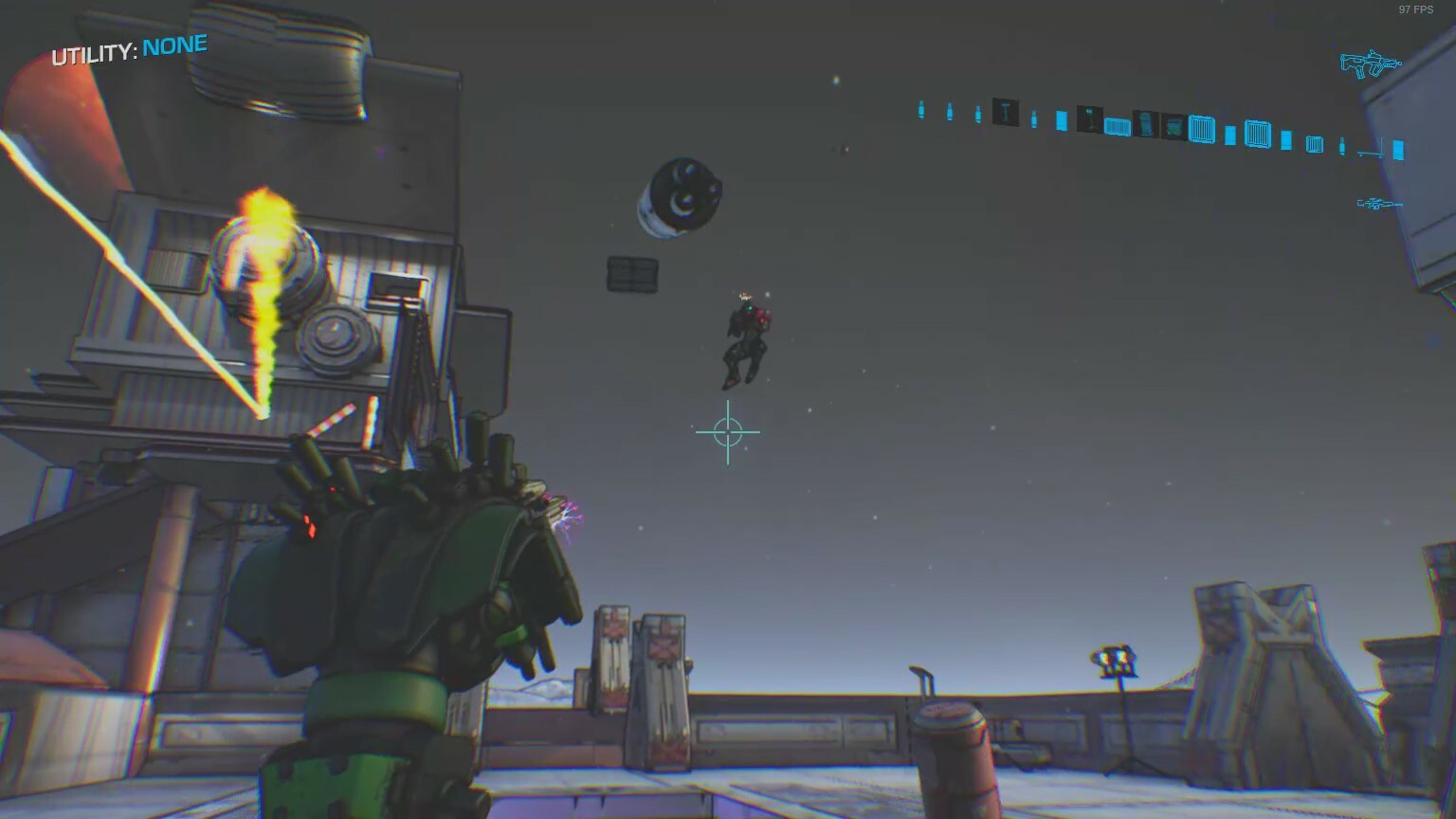Click the glowing blue shipping crate icon
This screenshot has height=819, width=1456.
coord(1201,131)
